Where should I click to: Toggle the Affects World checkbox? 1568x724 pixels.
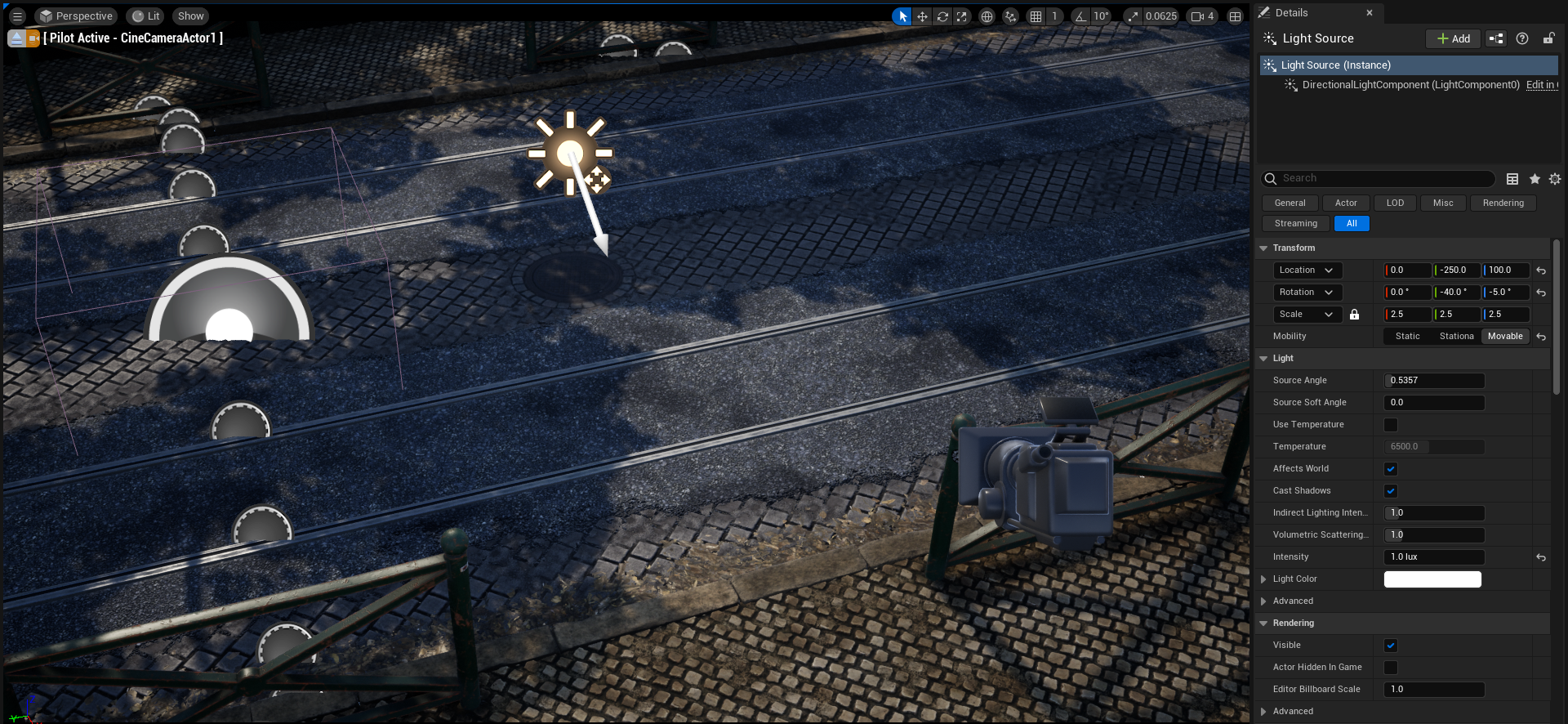point(1391,469)
